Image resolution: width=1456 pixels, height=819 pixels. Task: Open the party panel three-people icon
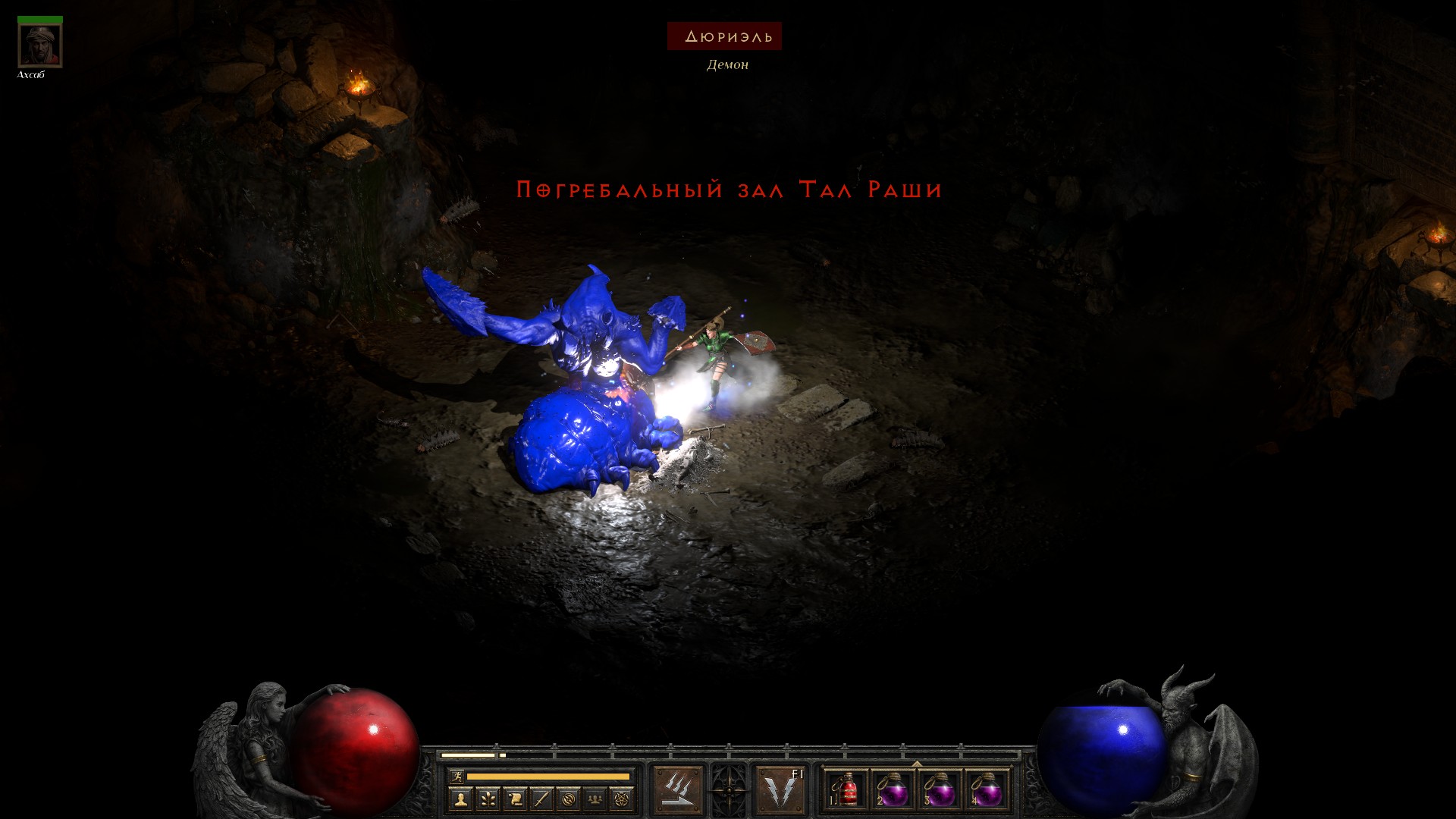(596, 799)
